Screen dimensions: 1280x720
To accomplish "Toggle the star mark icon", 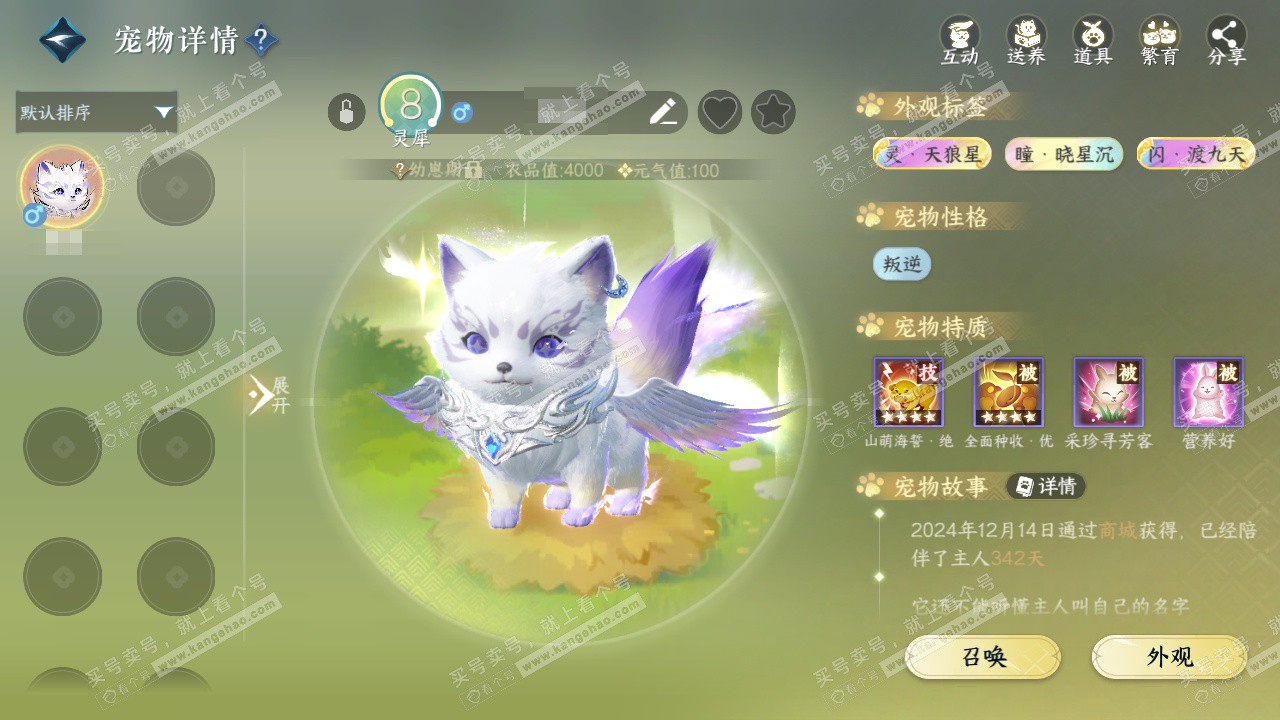I will tap(773, 112).
